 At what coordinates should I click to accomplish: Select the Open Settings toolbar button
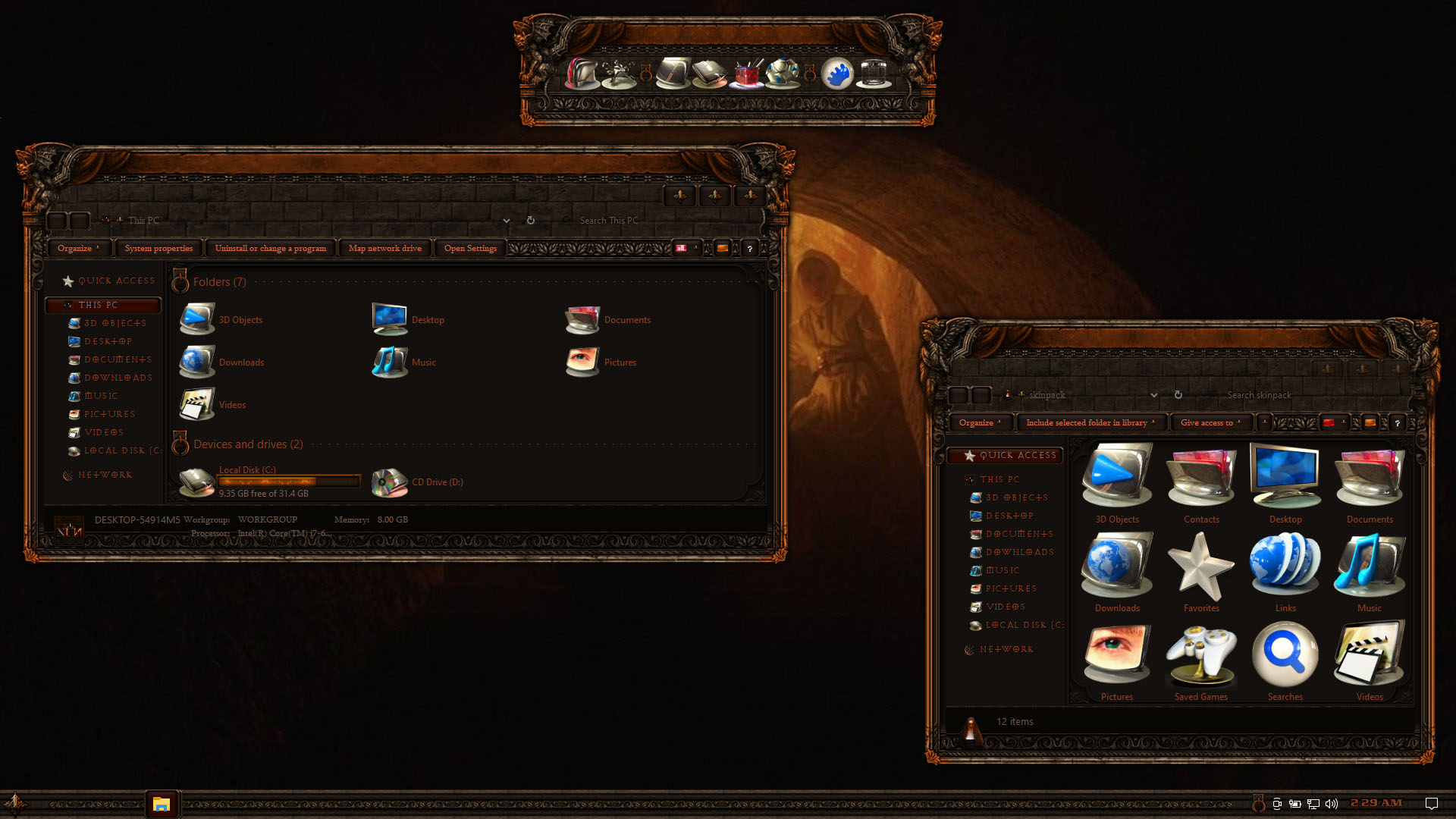click(x=470, y=248)
